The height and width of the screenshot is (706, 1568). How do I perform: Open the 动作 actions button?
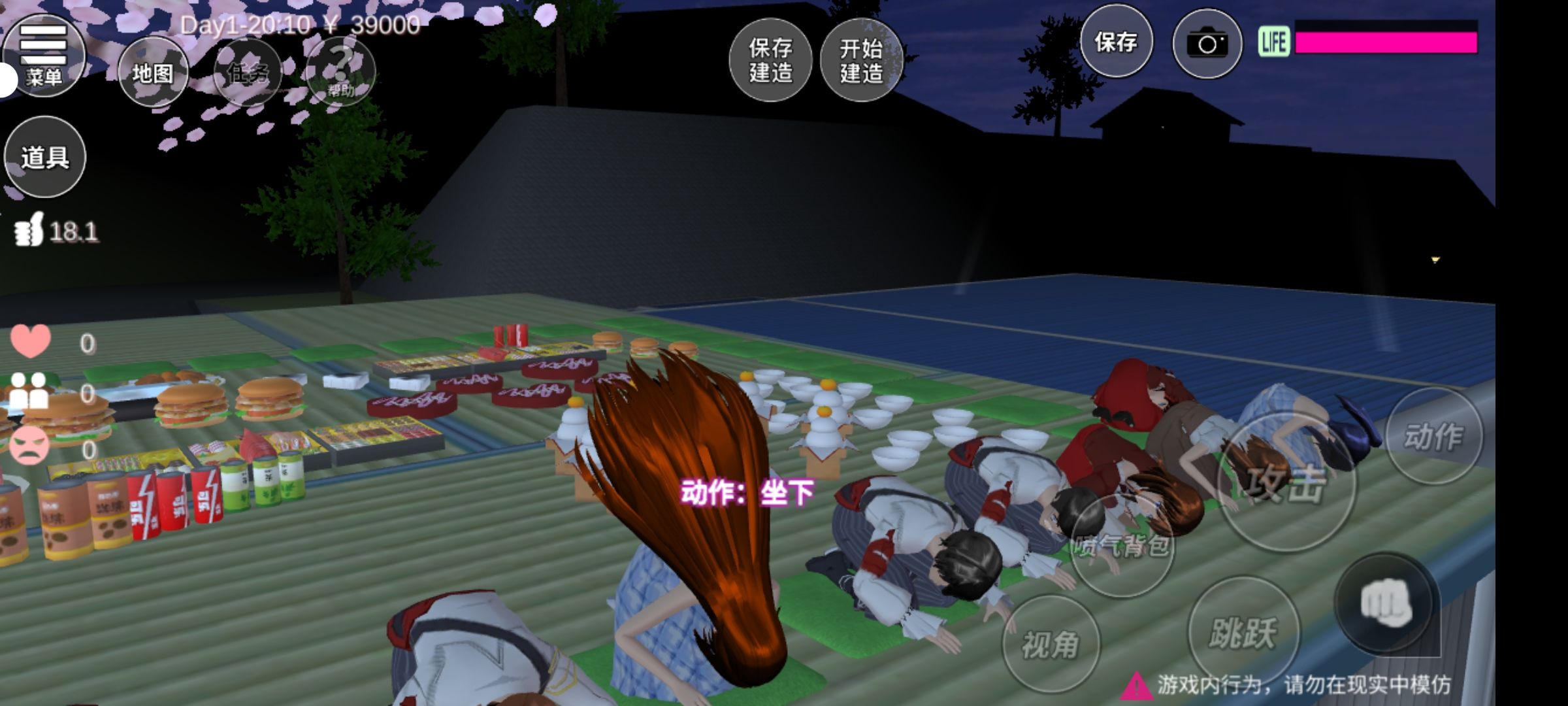pos(1433,436)
